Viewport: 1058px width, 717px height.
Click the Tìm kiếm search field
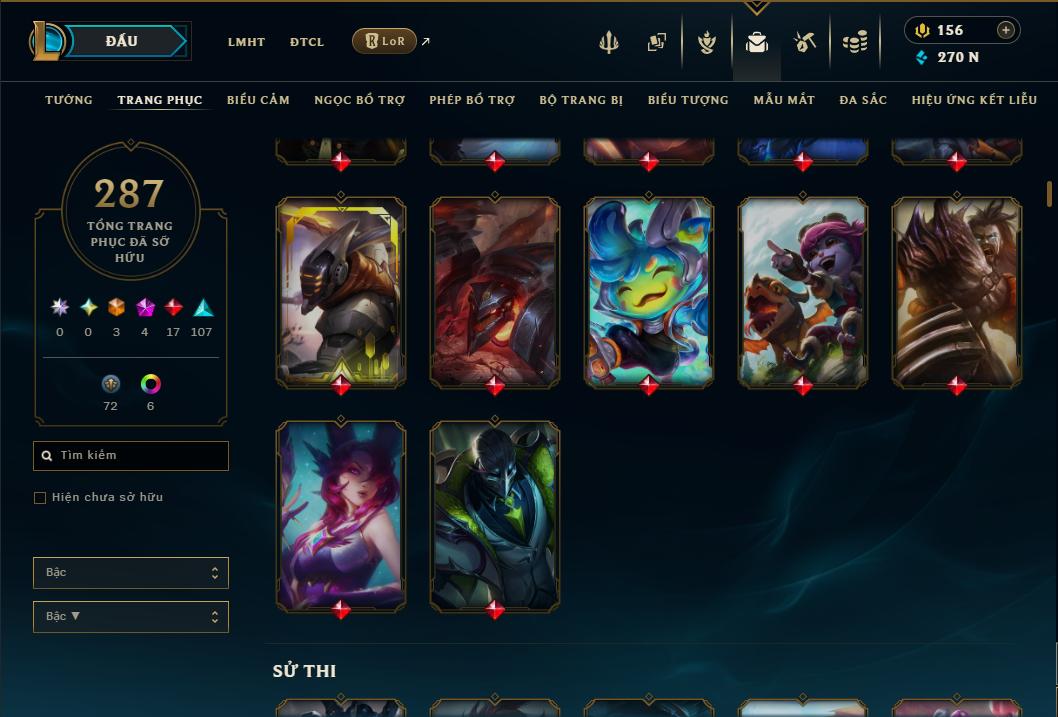tap(131, 456)
